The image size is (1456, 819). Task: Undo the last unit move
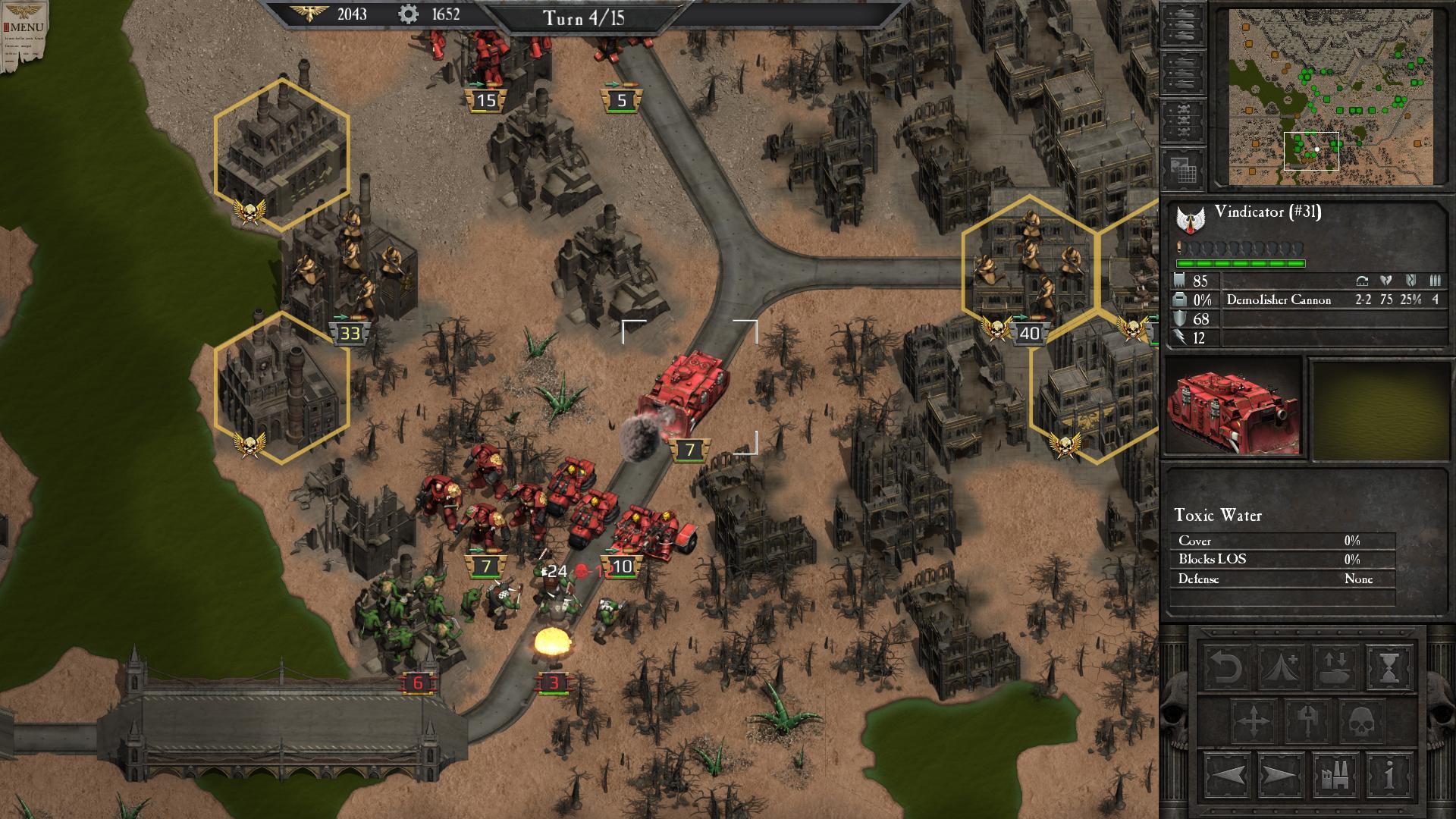tap(1225, 667)
